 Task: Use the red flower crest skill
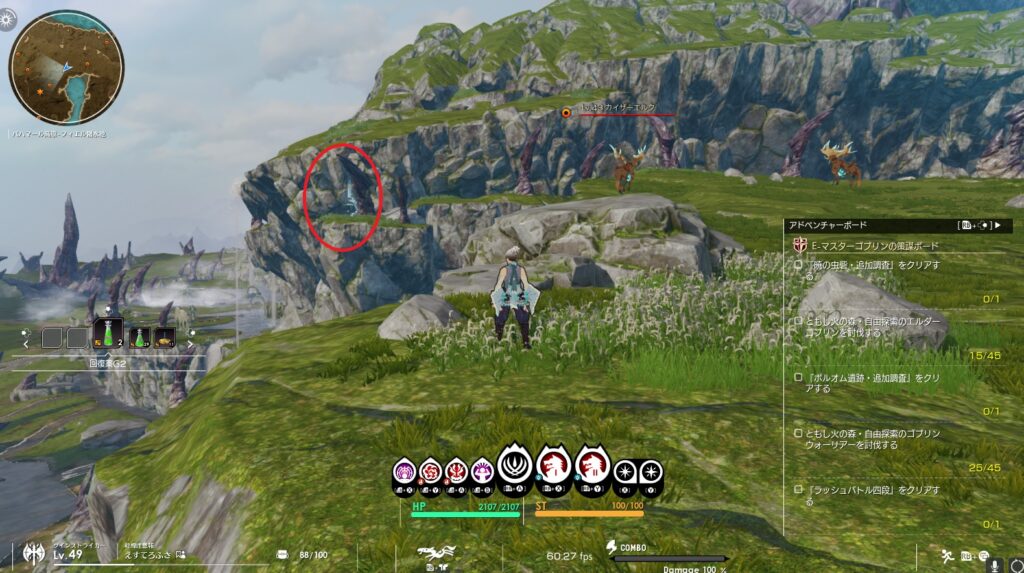(431, 471)
